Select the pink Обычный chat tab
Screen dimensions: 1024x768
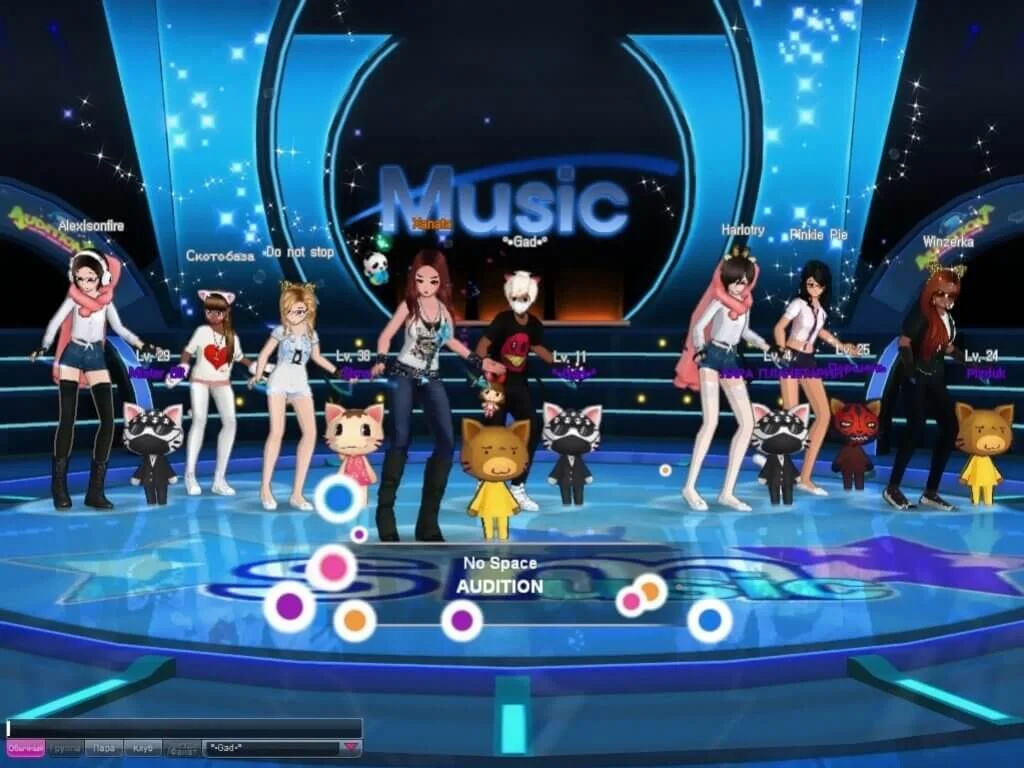[x=25, y=748]
